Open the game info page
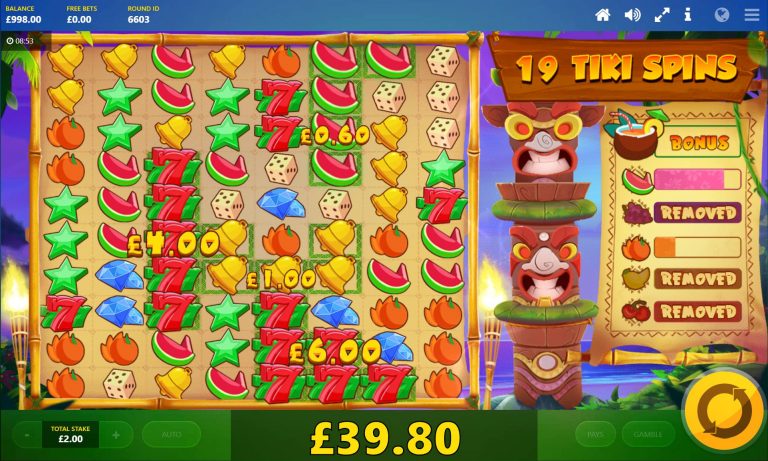 688,15
